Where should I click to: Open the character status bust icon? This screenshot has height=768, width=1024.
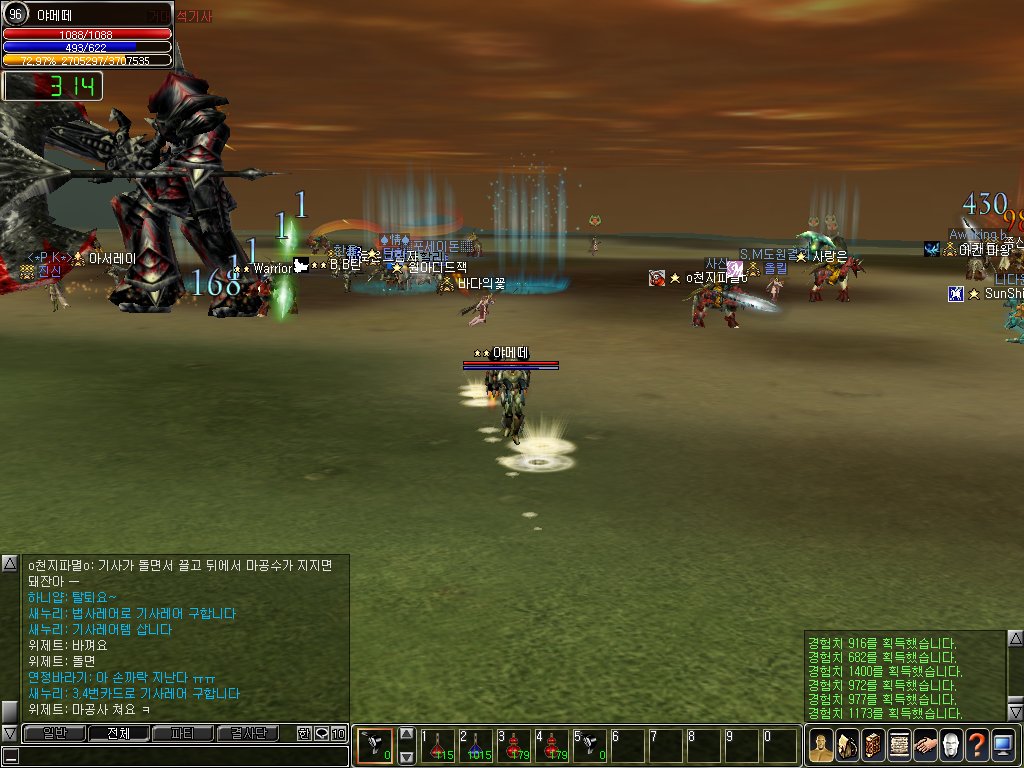point(820,746)
